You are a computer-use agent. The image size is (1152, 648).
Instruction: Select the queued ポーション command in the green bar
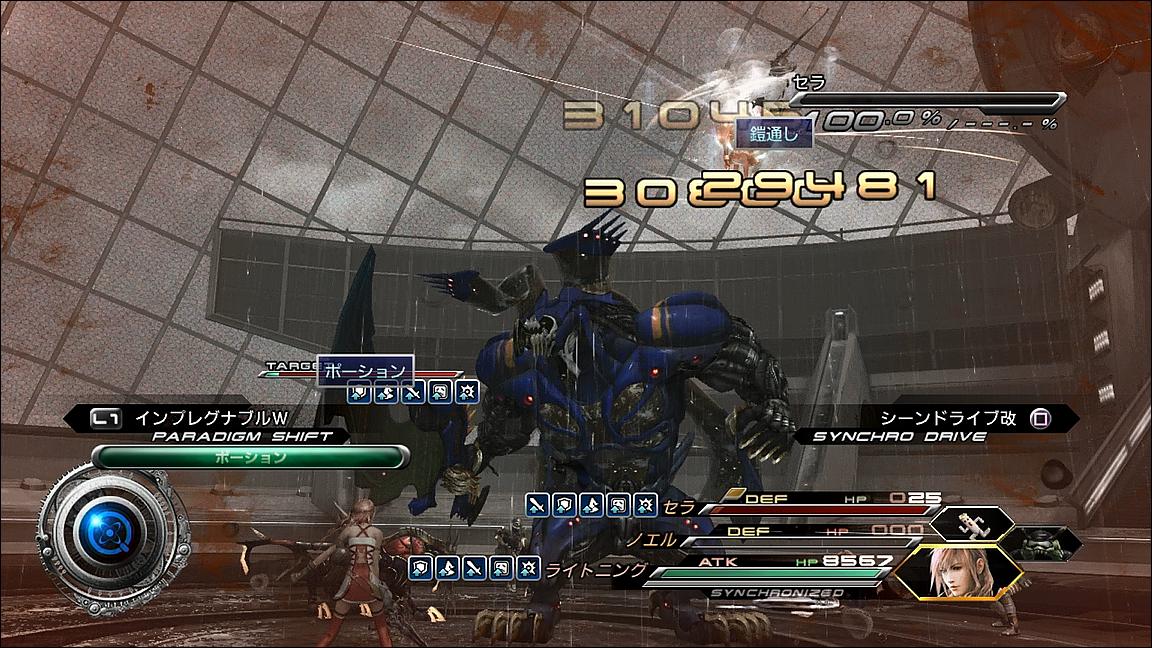[x=250, y=457]
